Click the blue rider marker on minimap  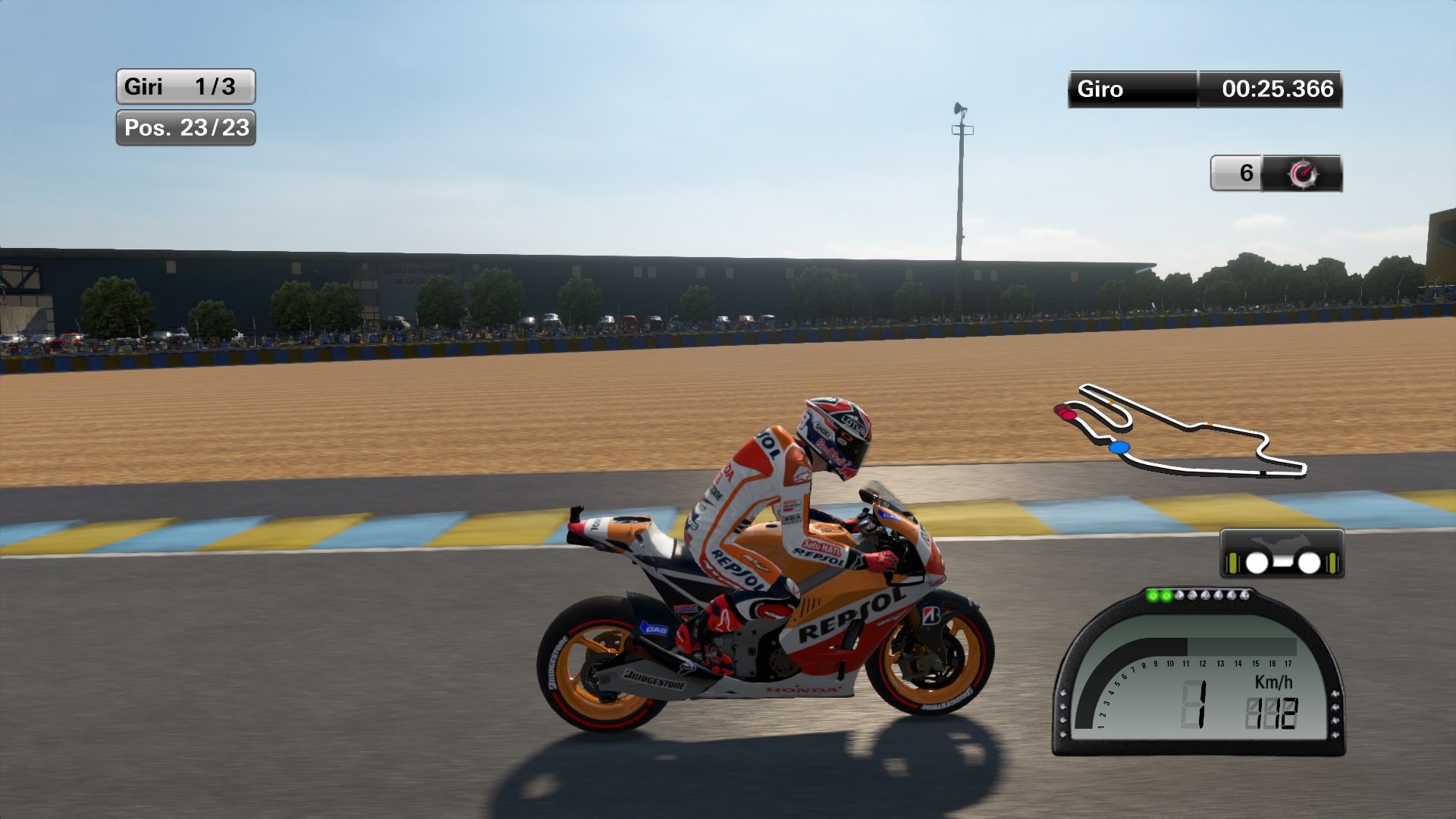pyautogui.click(x=1119, y=448)
